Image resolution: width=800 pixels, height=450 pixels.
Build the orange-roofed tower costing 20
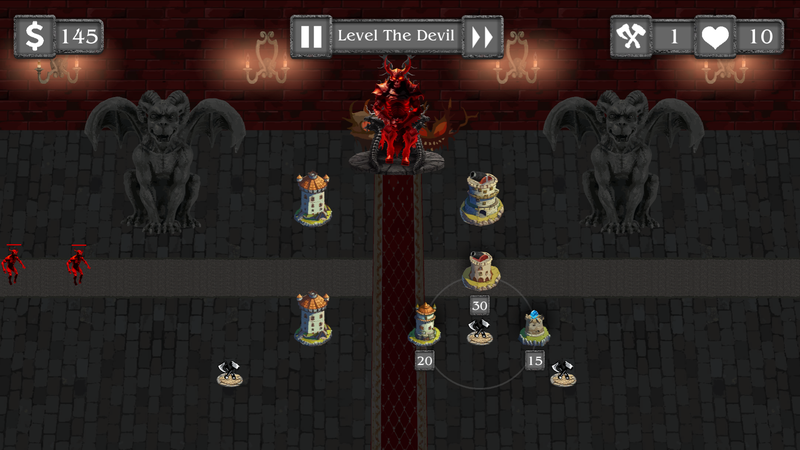tap(425, 323)
